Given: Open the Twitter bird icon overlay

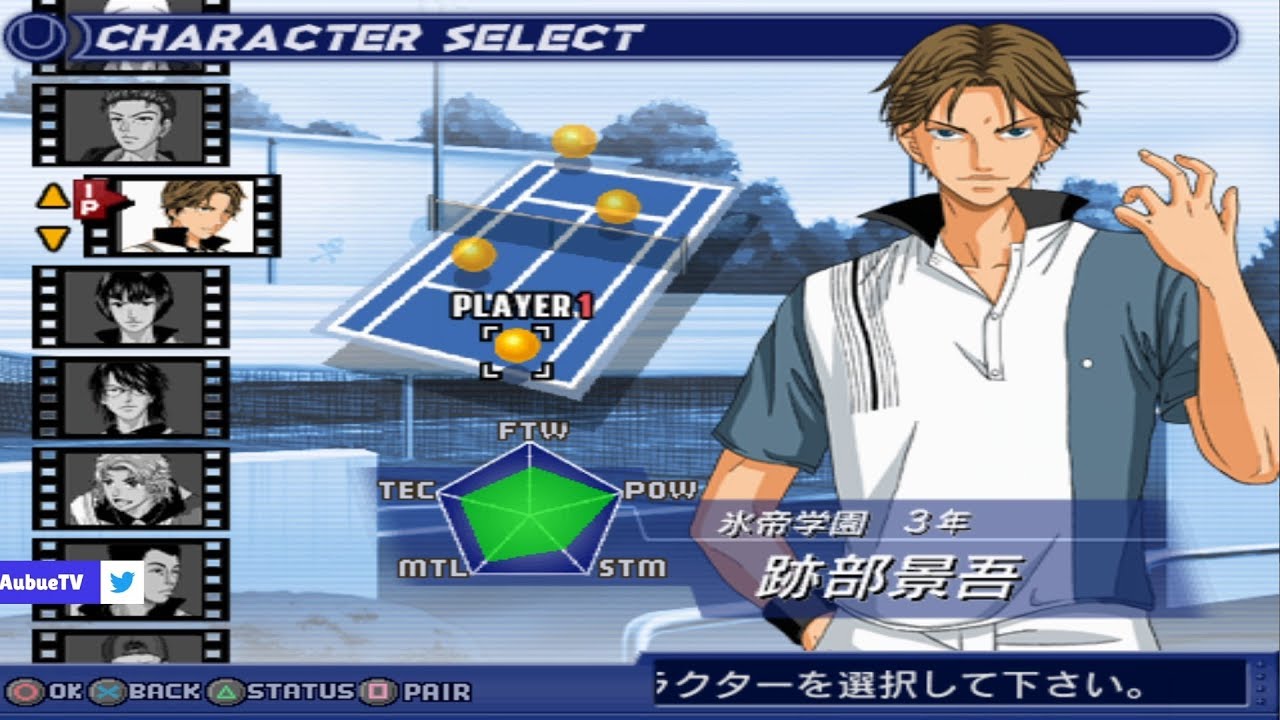Looking at the screenshot, I should click(123, 582).
